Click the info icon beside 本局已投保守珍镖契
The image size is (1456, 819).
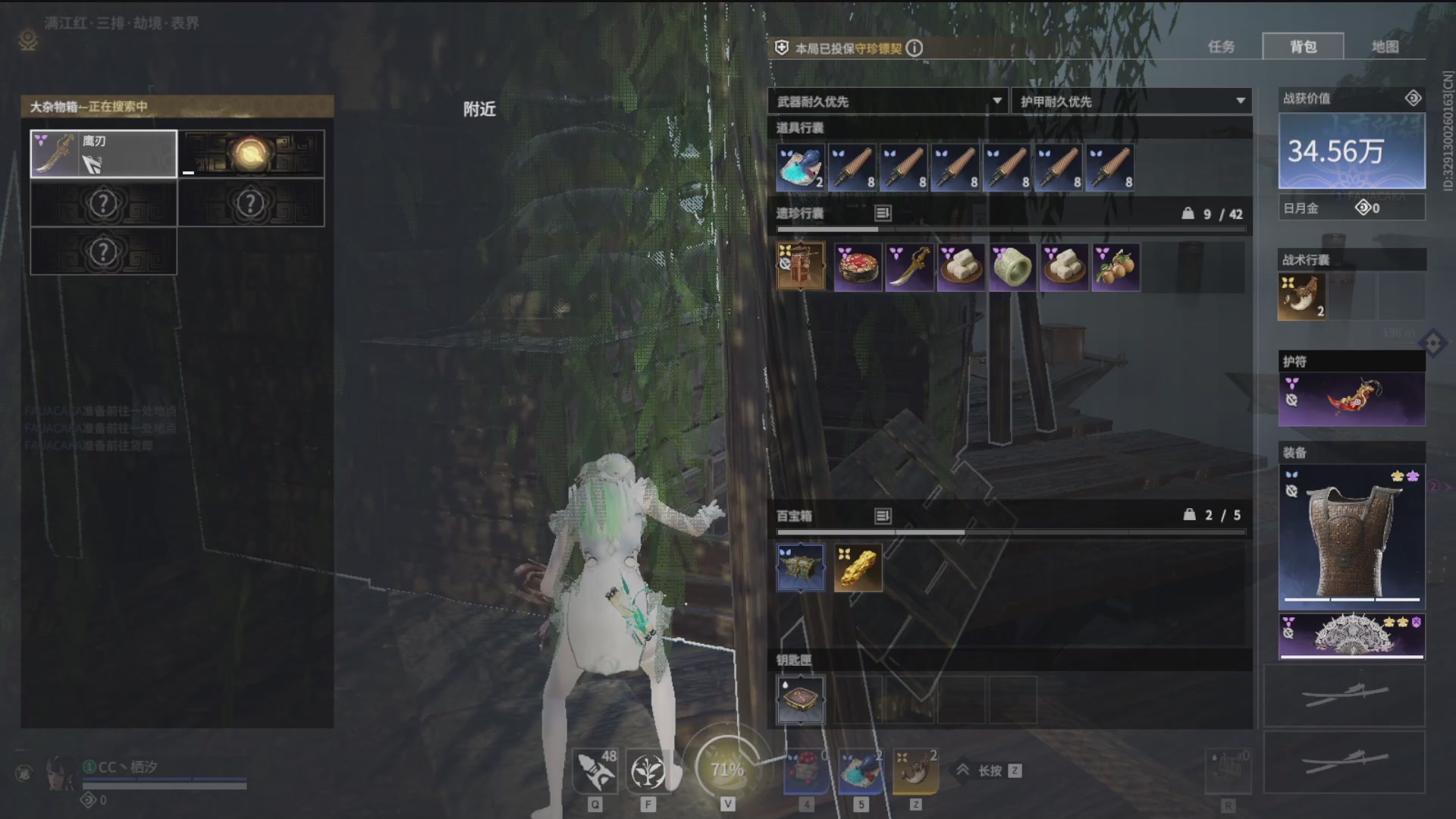point(915,48)
